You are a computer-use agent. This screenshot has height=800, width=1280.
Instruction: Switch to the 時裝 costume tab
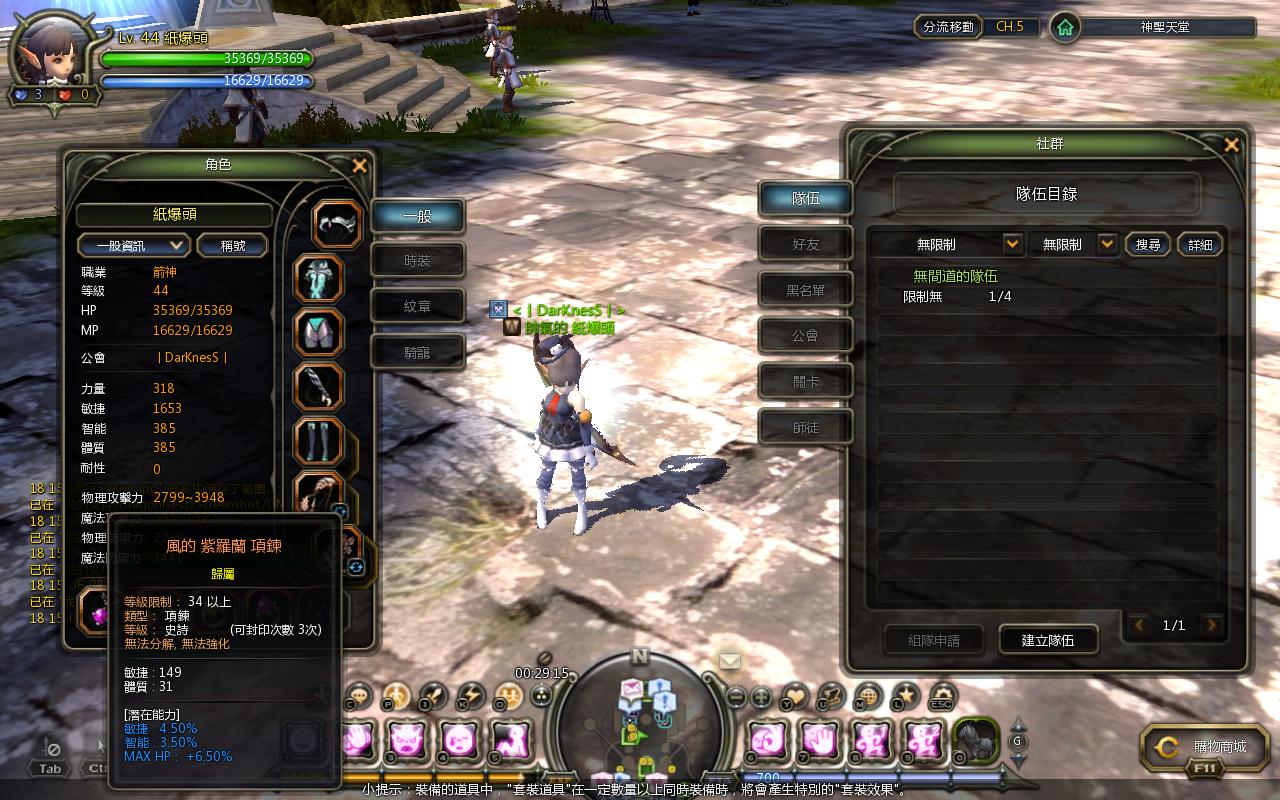(417, 261)
